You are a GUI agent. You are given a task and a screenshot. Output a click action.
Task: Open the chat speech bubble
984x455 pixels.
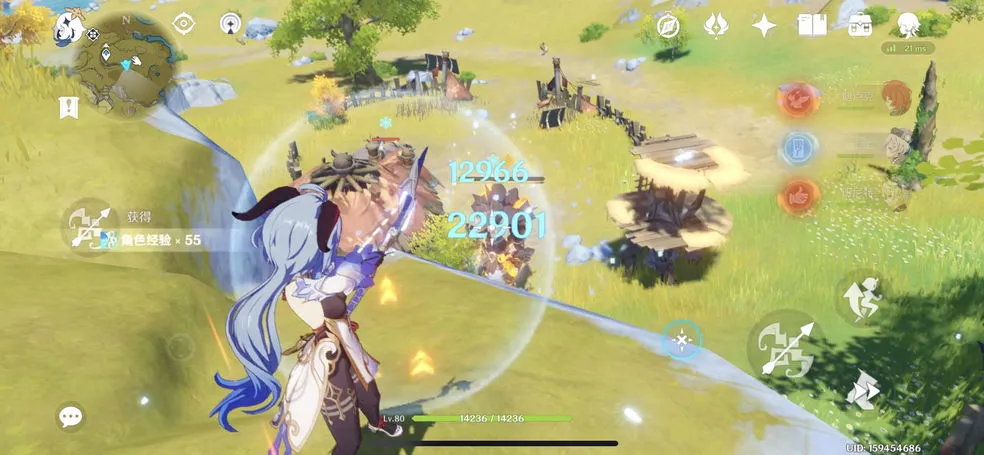[70, 416]
